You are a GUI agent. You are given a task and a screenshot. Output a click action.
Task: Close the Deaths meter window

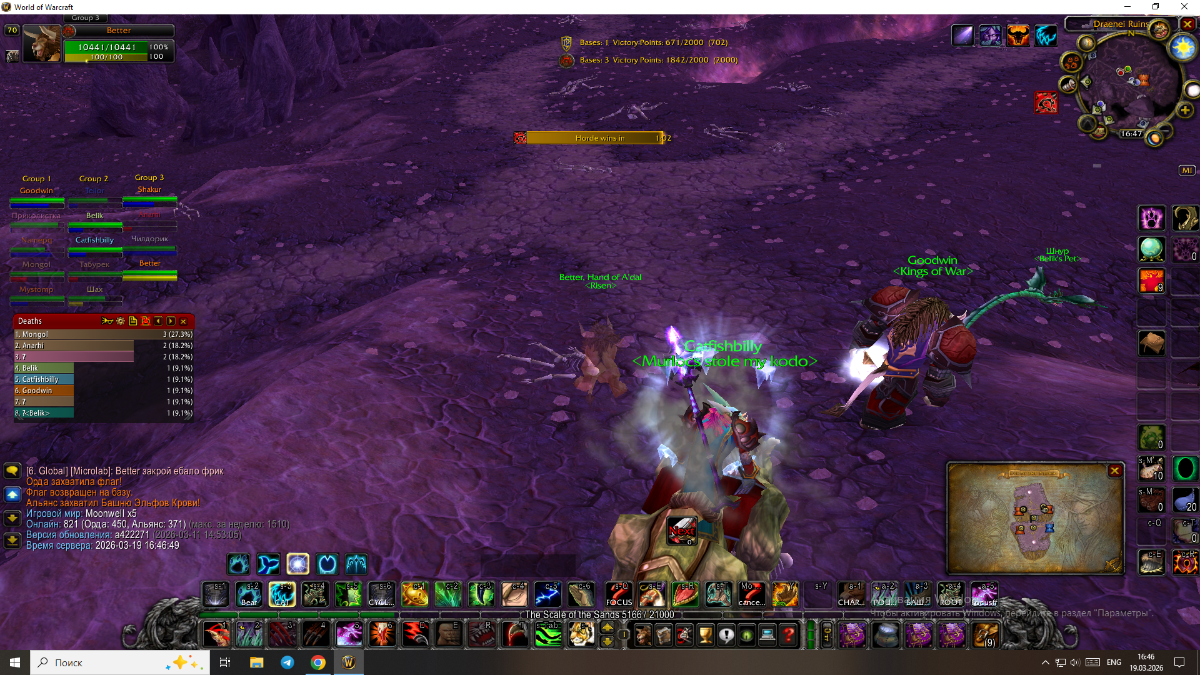pyautogui.click(x=183, y=321)
